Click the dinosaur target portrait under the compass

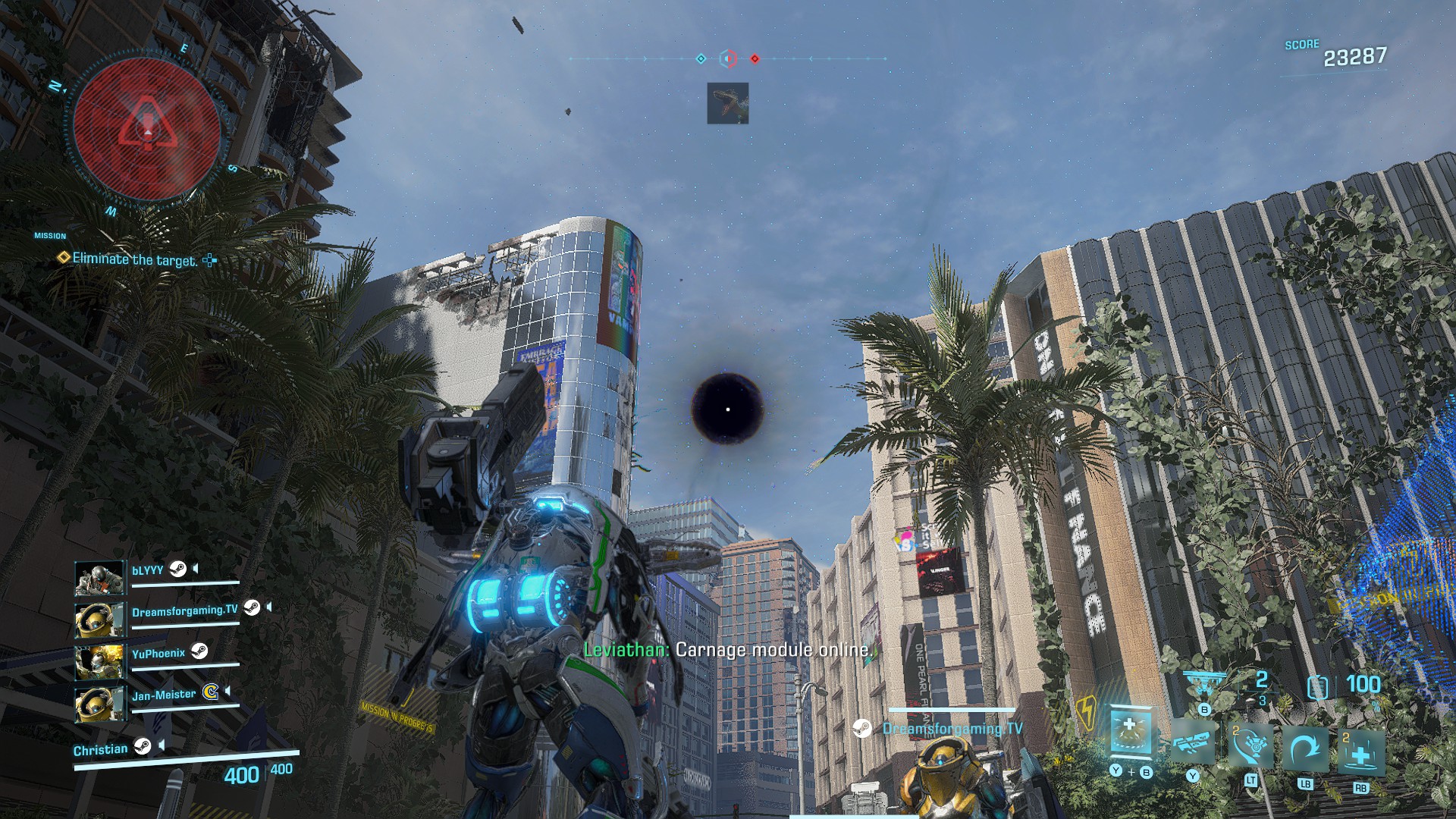tap(727, 103)
